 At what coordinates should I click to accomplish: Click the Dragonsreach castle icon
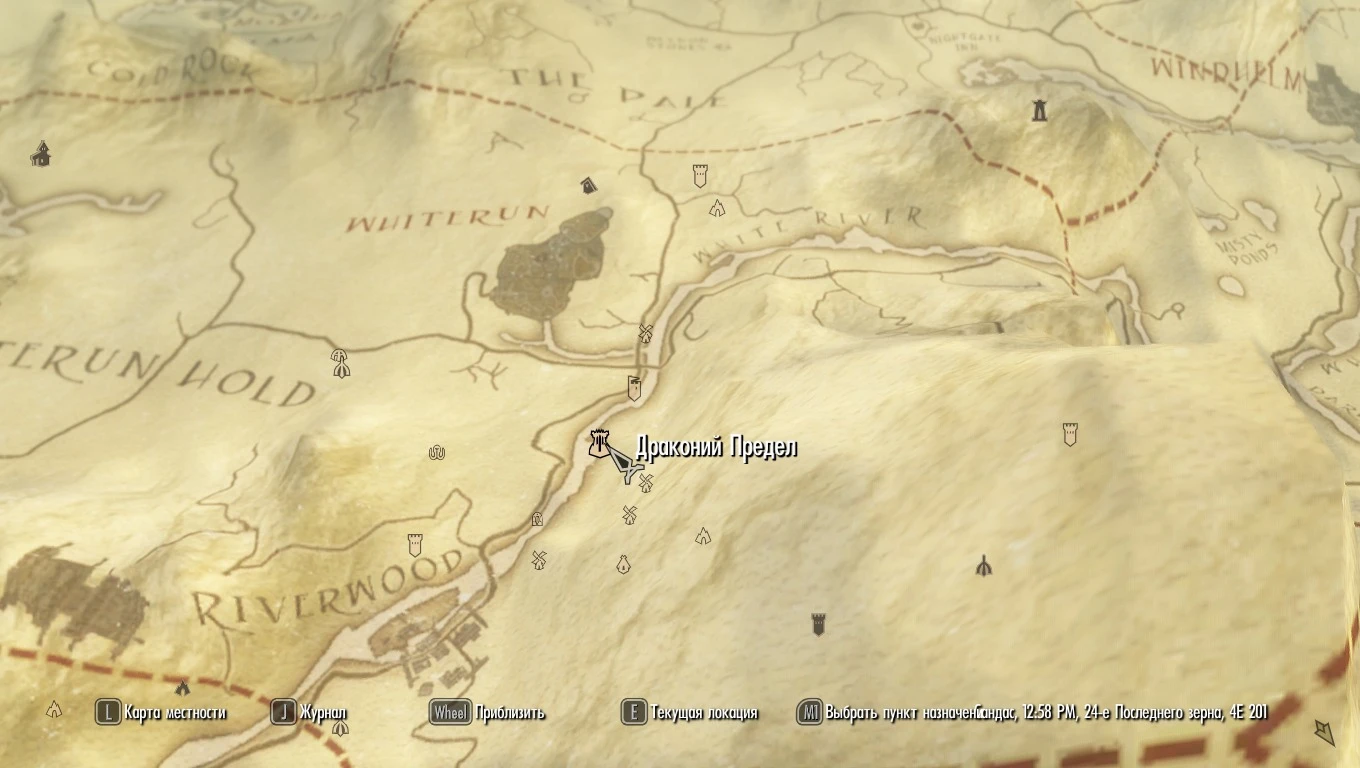(x=598, y=441)
